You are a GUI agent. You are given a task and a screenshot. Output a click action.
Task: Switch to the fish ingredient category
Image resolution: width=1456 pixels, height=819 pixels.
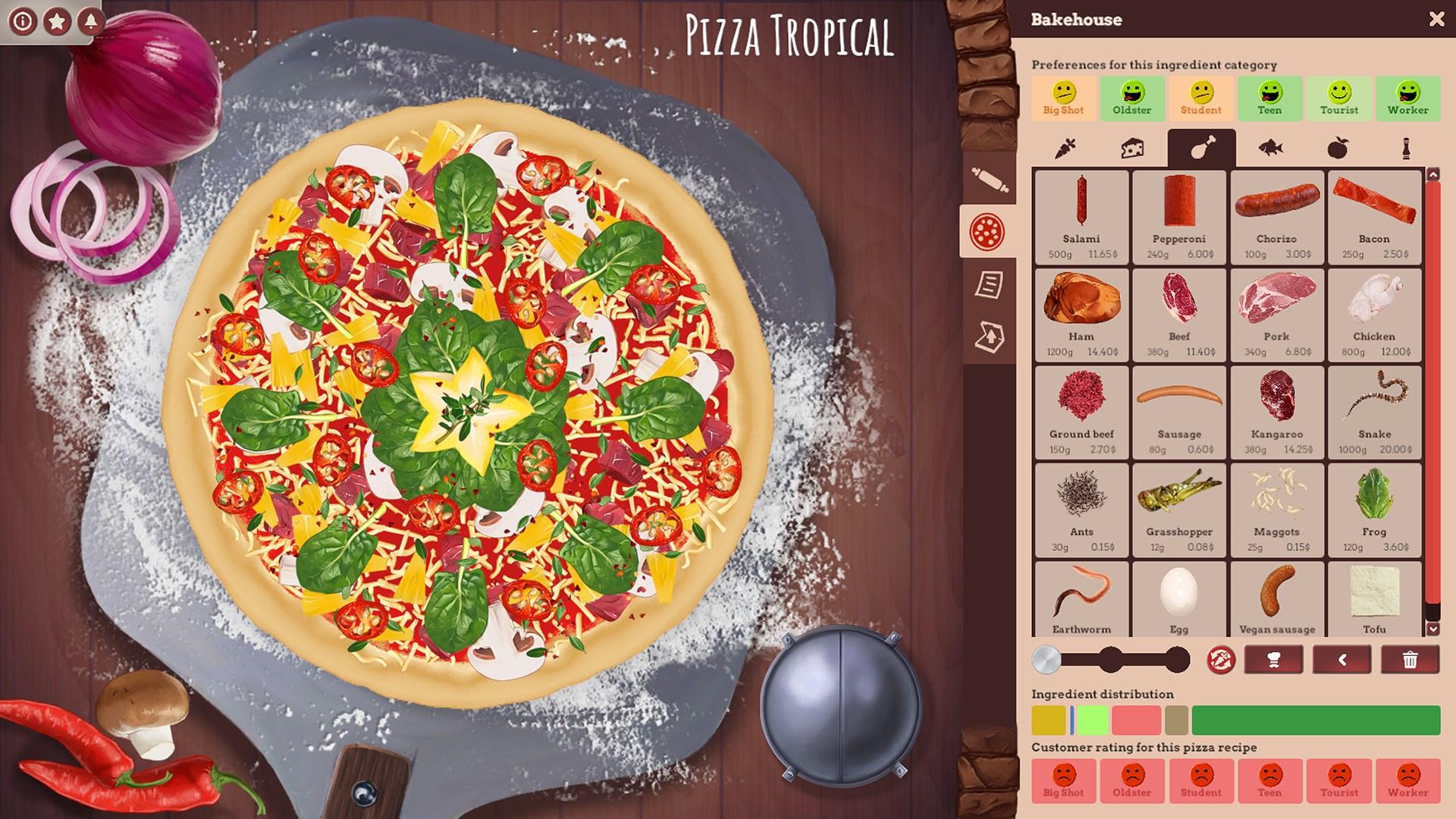[1271, 149]
